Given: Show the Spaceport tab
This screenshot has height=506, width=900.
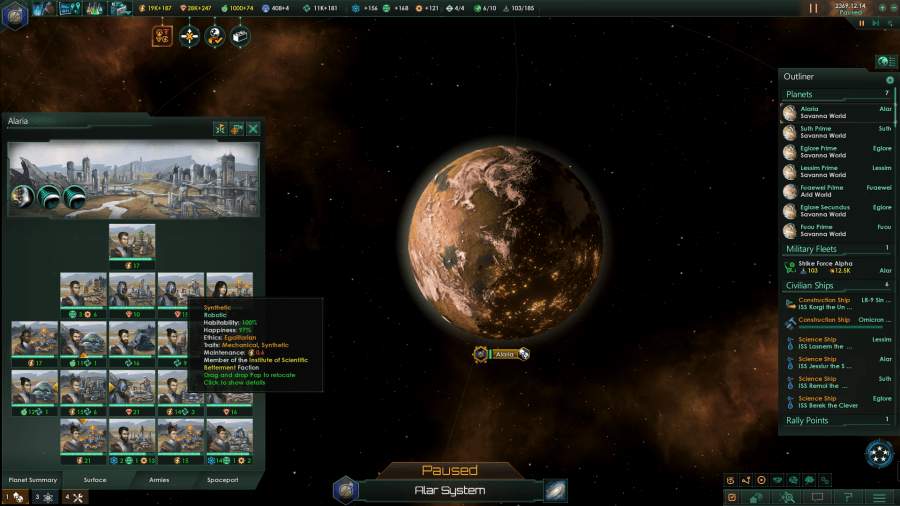Looking at the screenshot, I should [x=222, y=480].
